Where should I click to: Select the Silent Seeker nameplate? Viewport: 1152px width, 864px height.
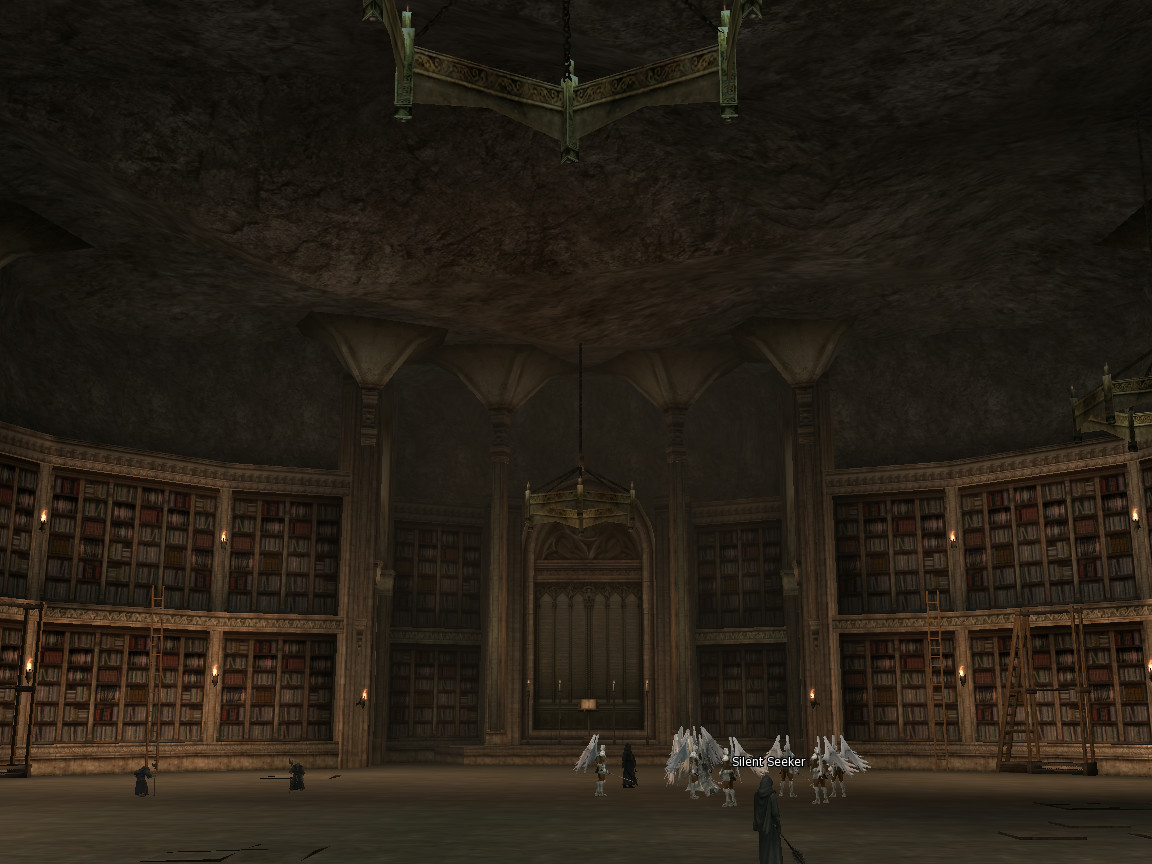(768, 762)
